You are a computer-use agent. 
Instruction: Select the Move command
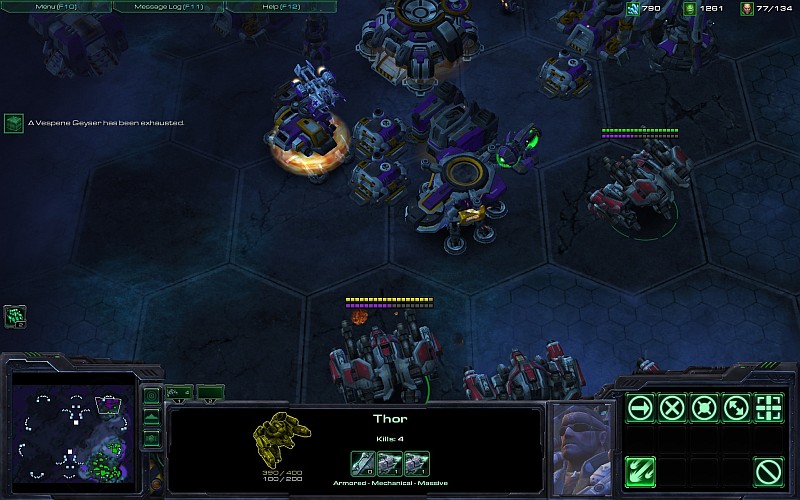(x=640, y=408)
